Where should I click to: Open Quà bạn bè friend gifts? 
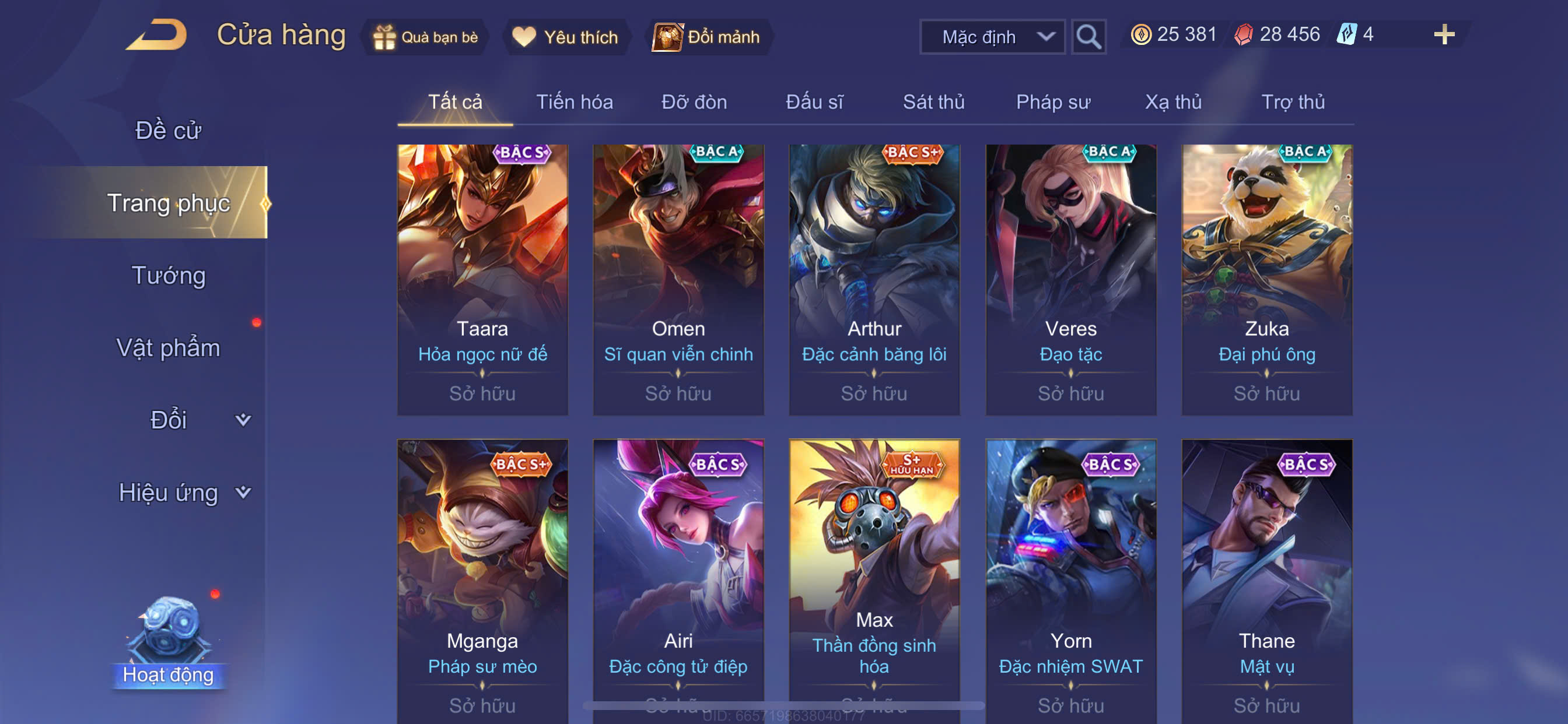(426, 37)
